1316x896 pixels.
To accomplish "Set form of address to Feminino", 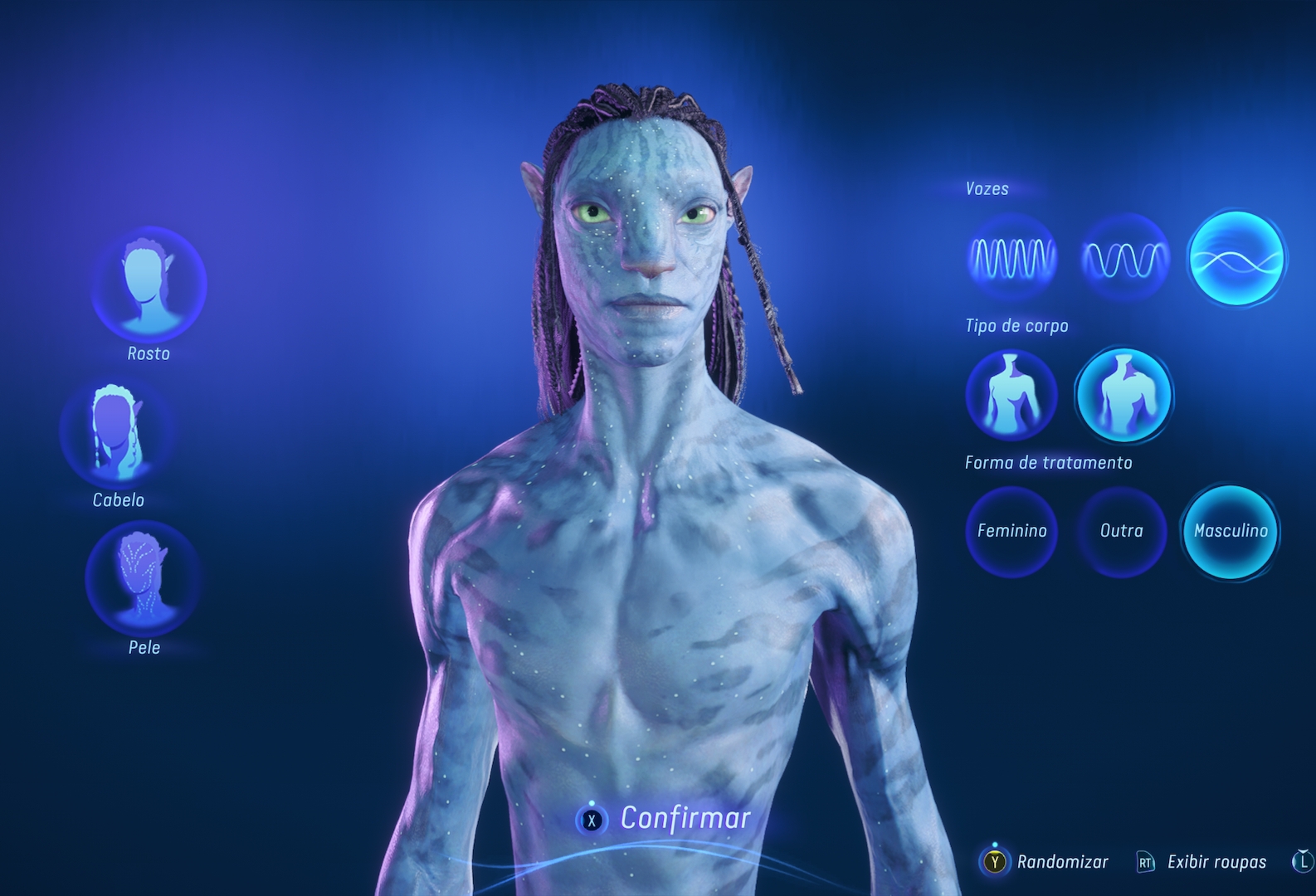I will [x=1011, y=531].
